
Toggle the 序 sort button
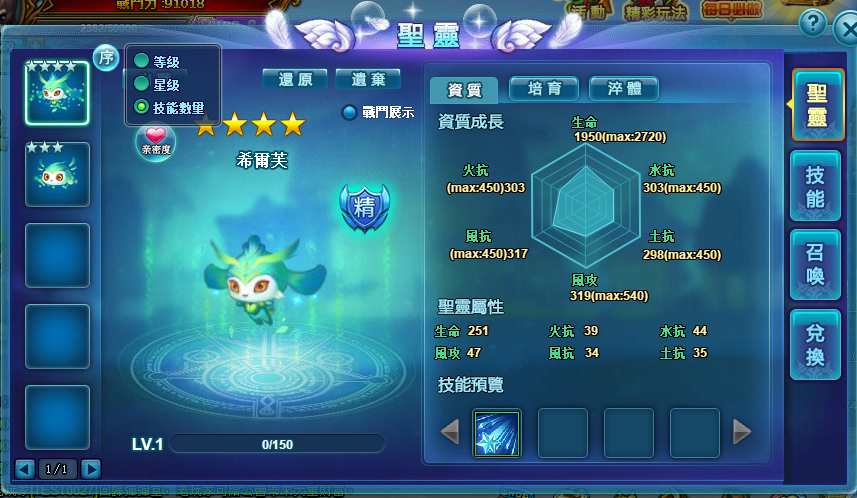[106, 58]
